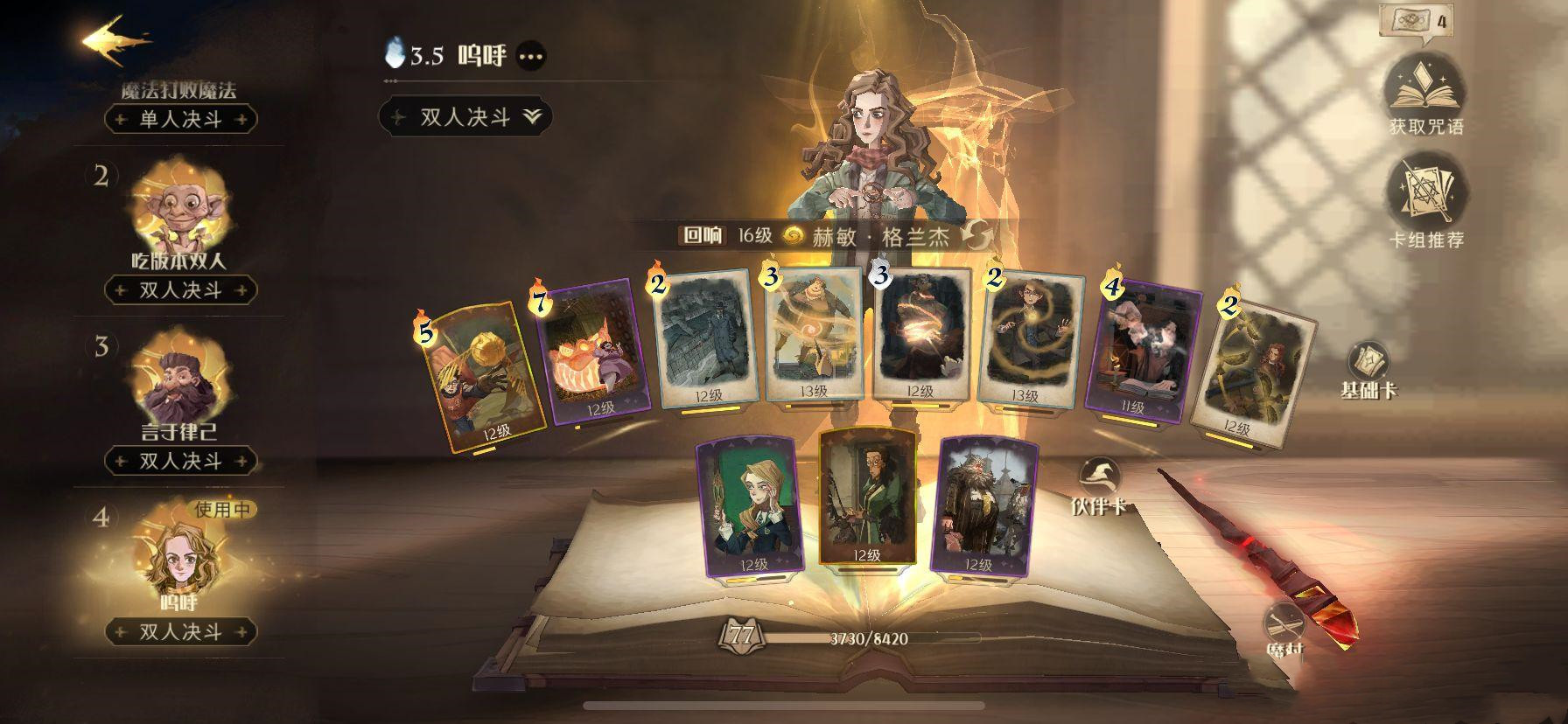Switch to the 伙伴卡 companion cards
The width and height of the screenshot is (1568, 724).
tap(1098, 486)
